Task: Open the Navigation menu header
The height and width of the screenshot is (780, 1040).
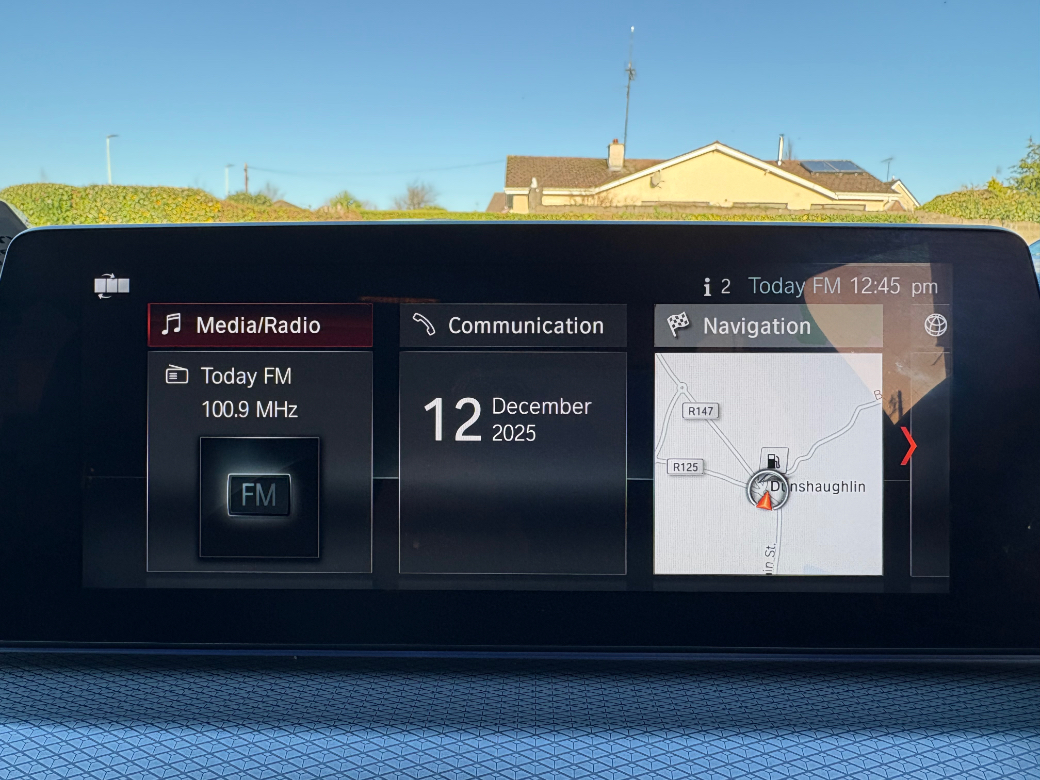Action: pos(768,326)
